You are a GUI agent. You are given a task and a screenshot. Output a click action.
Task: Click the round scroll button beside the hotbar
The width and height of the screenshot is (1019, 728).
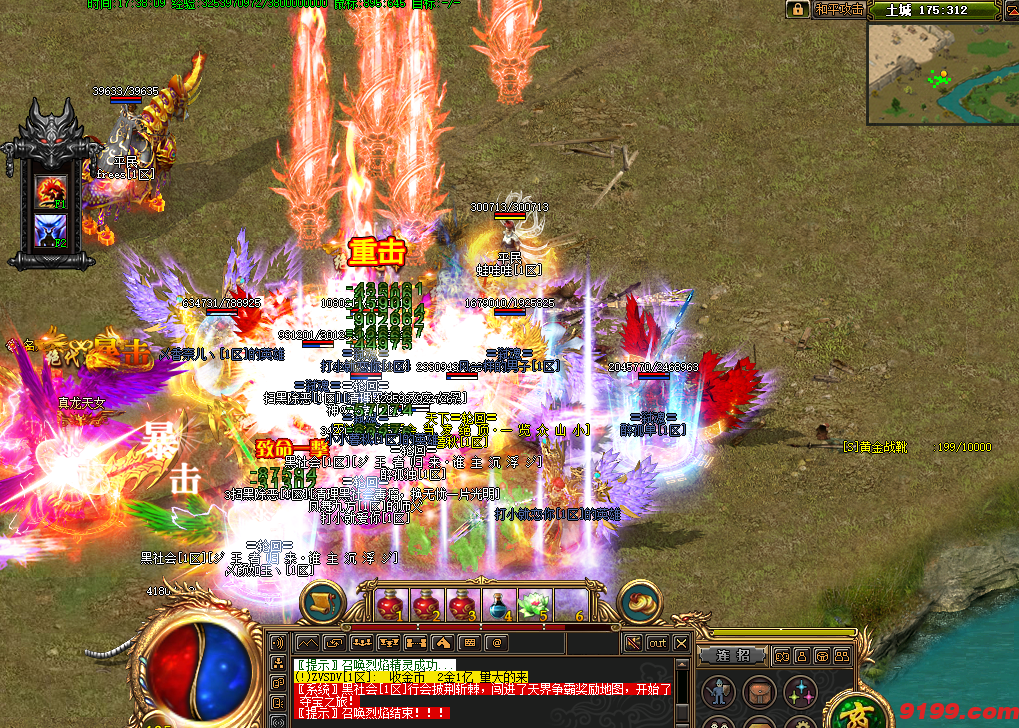(322, 602)
